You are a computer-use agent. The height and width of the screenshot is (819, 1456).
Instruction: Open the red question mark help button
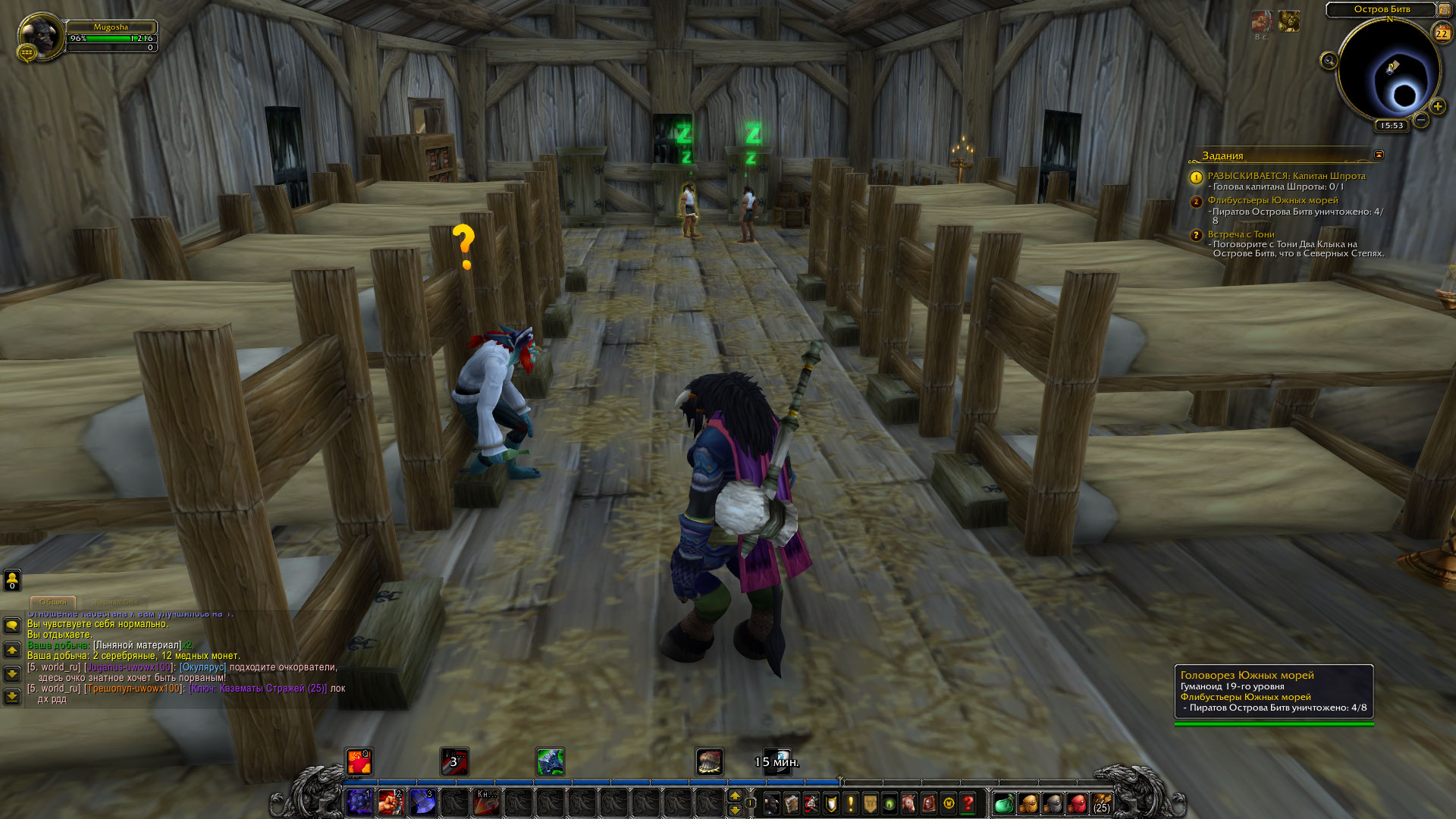(968, 803)
